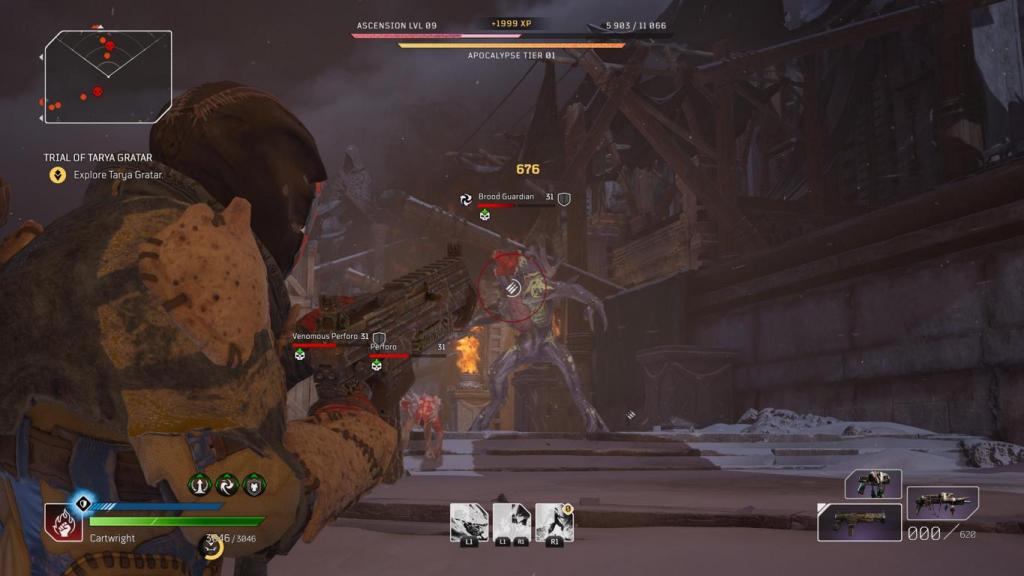1024x576 pixels.
Task: Select the highlighted submachine gun weapon slot
Action: [x=859, y=522]
